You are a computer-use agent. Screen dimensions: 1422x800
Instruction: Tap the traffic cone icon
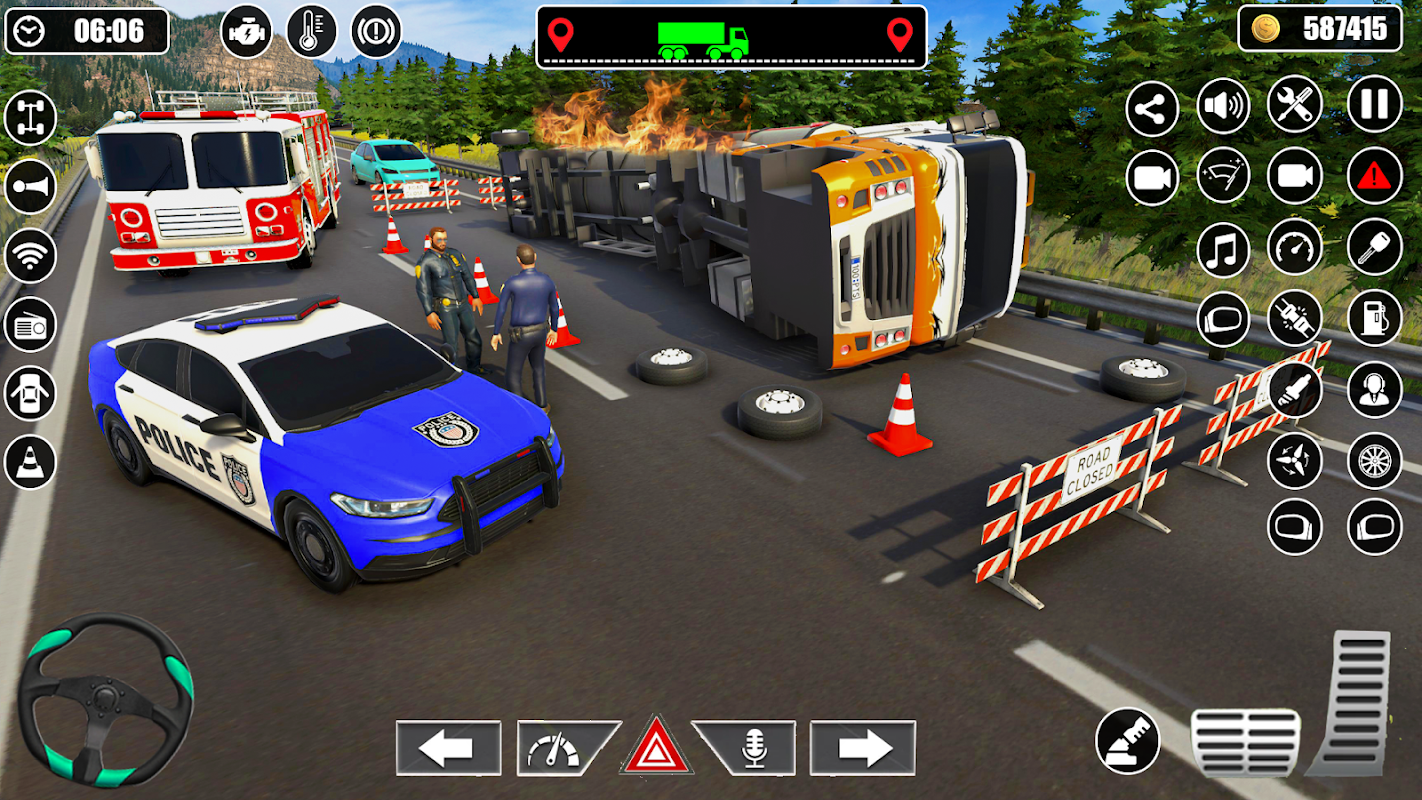(30, 462)
